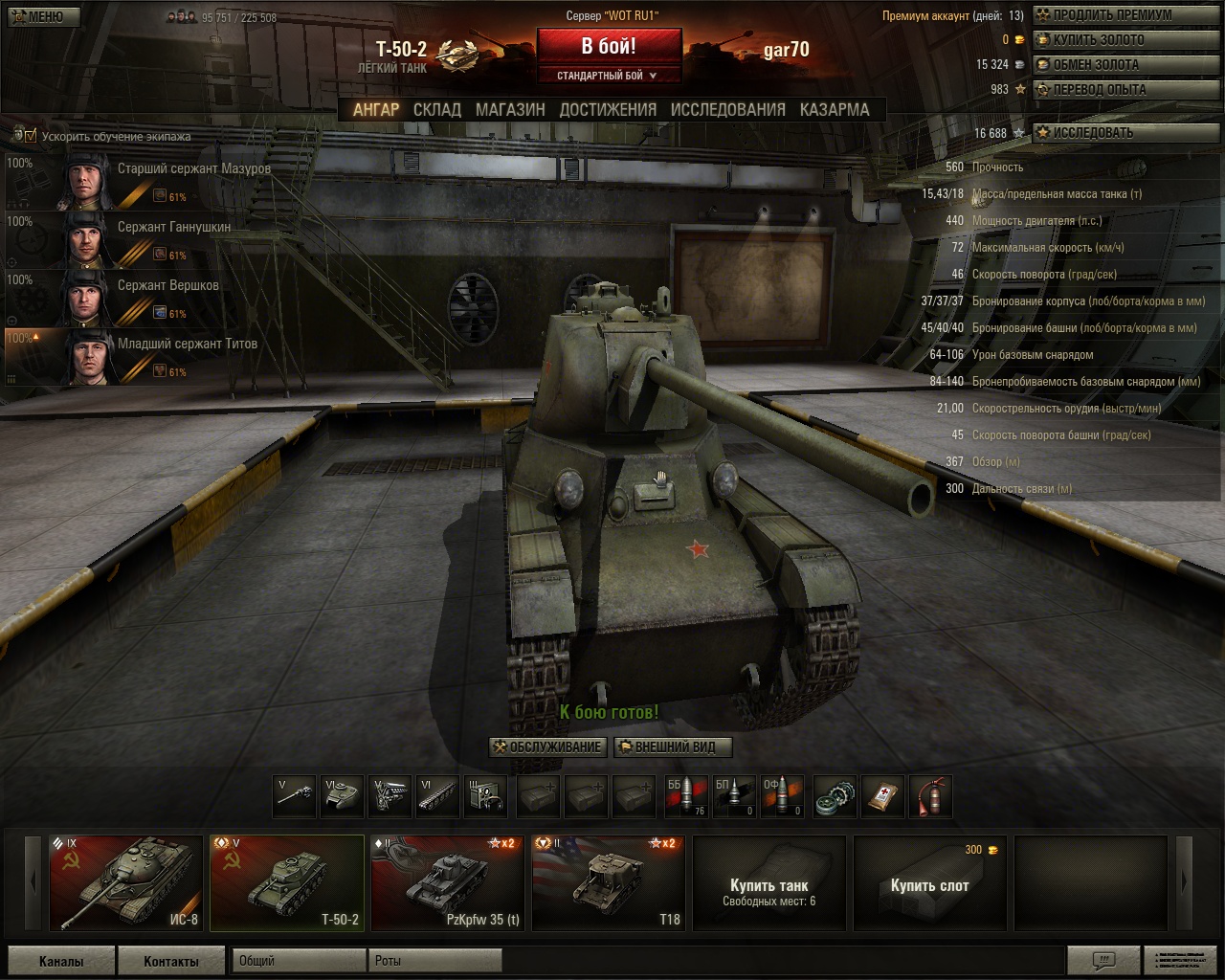Viewport: 1225px width, 980px height.
Task: Open the Стандартный бой battle type dropdown
Action: pos(609,76)
